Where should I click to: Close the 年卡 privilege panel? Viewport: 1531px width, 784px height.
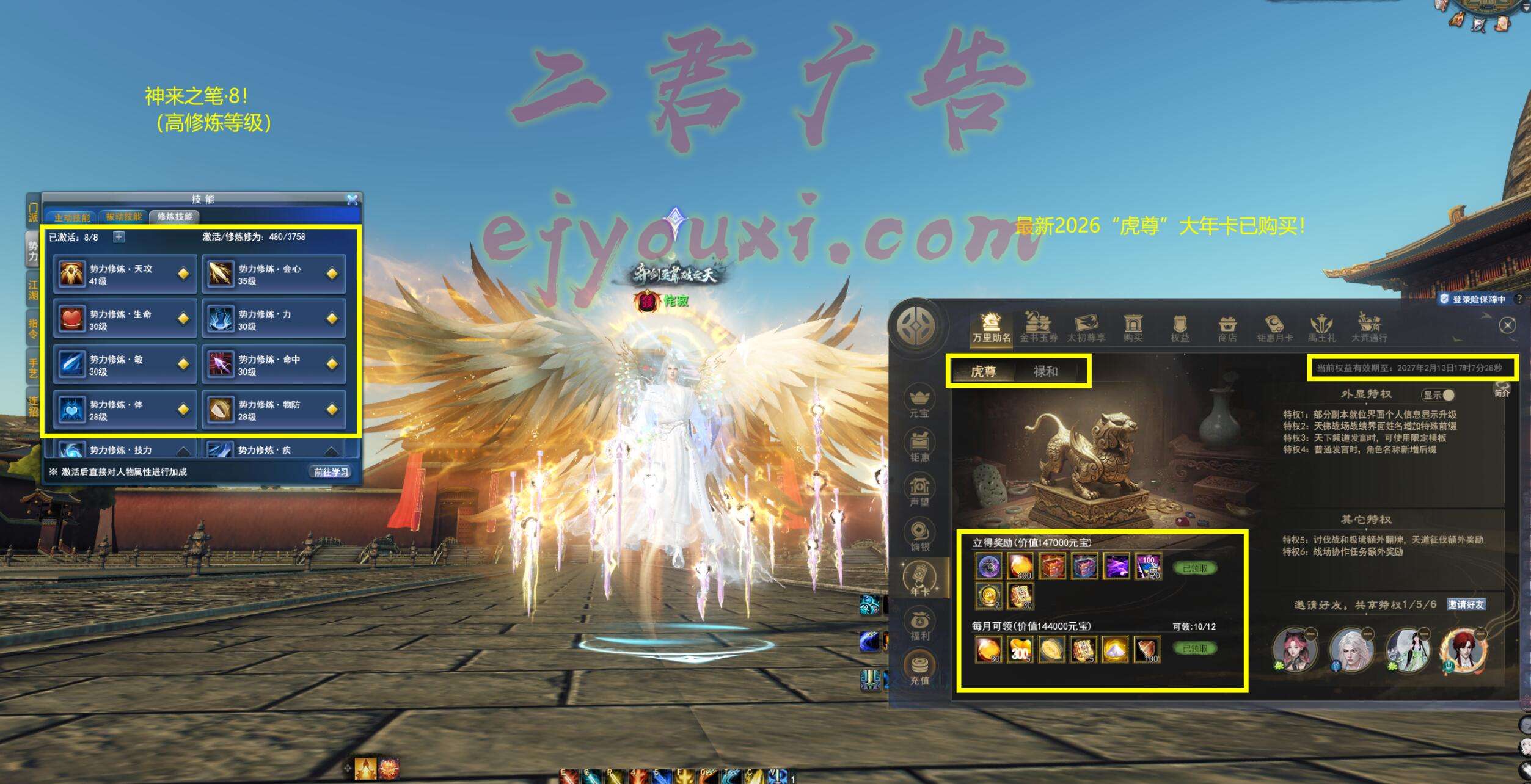coord(1507,325)
